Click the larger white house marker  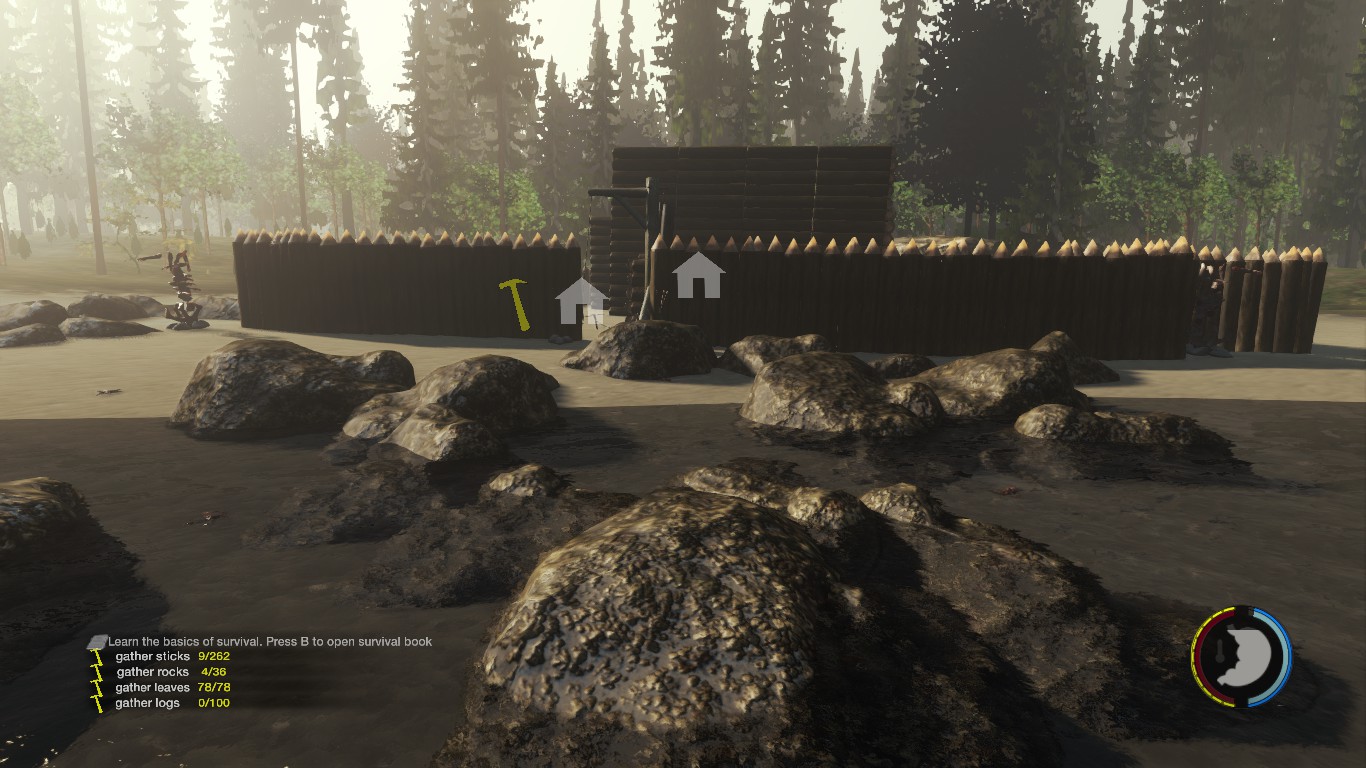[x=698, y=275]
